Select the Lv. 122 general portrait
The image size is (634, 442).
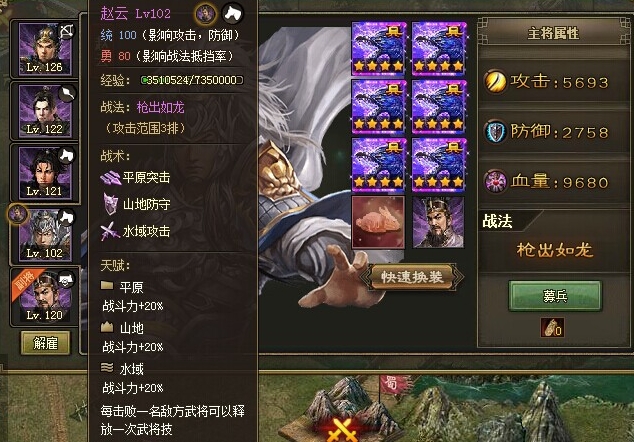tap(45, 110)
